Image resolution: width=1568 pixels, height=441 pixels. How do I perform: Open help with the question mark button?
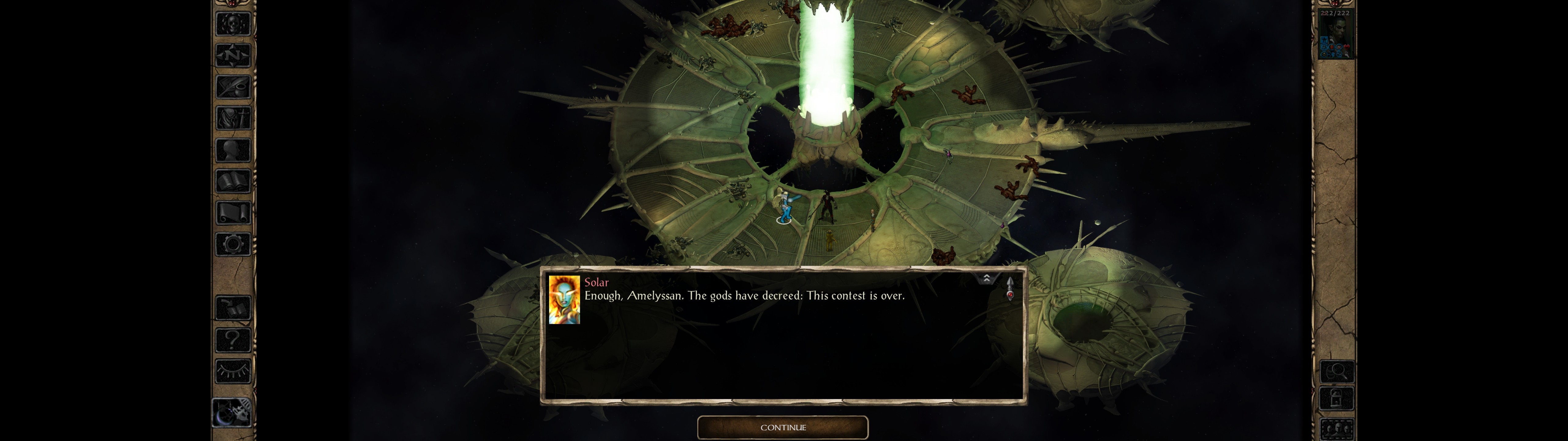pos(233,339)
